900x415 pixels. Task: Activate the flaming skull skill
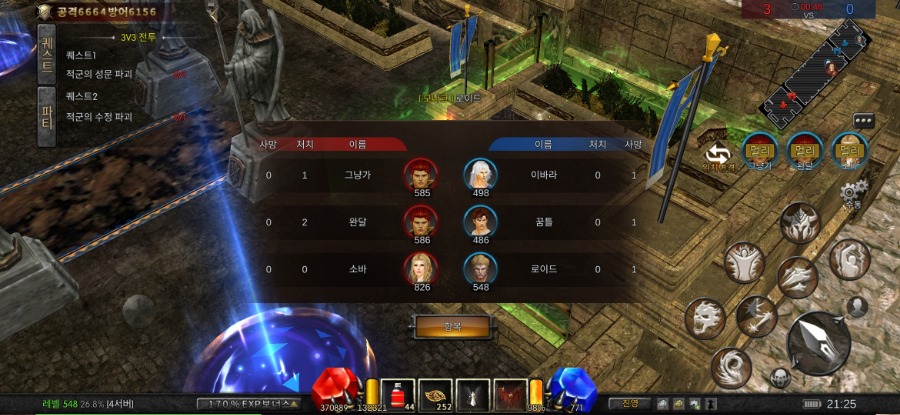[x=705, y=319]
